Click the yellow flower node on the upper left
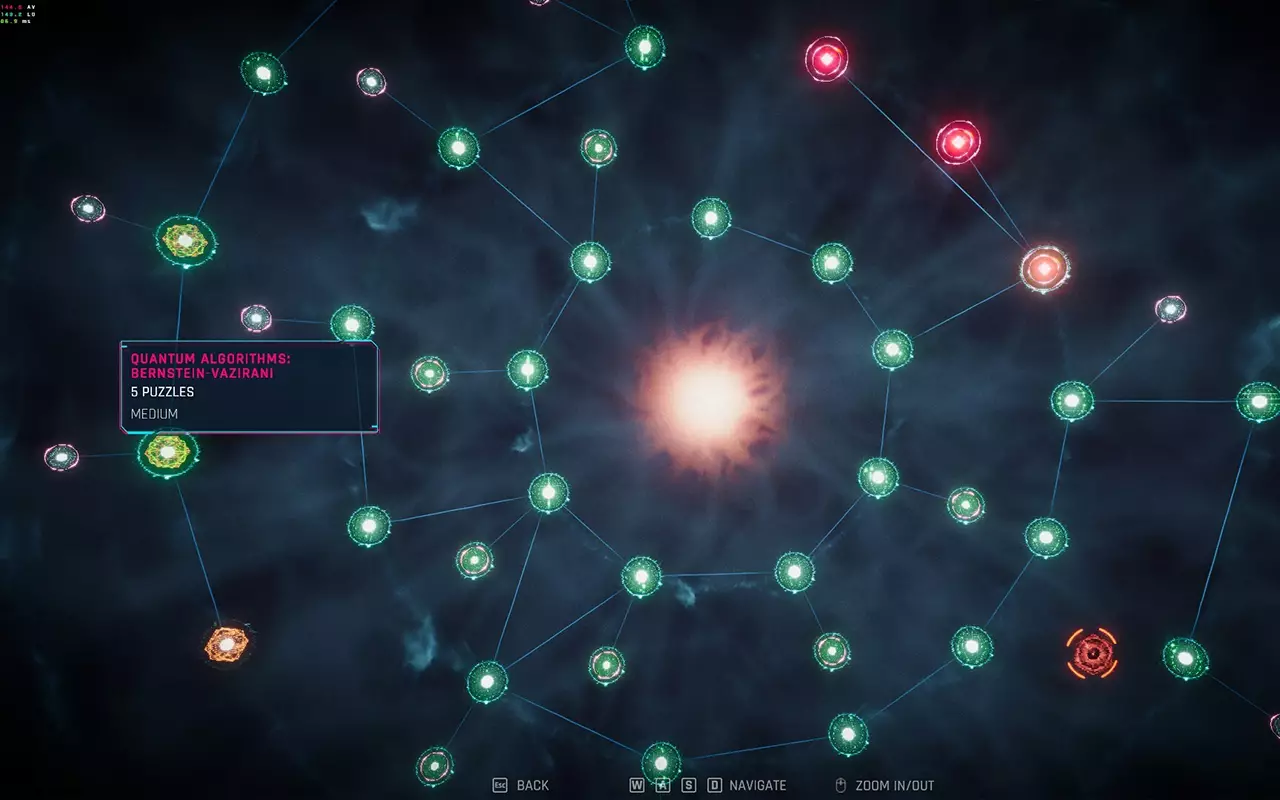Image resolution: width=1280 pixels, height=800 pixels. point(183,238)
